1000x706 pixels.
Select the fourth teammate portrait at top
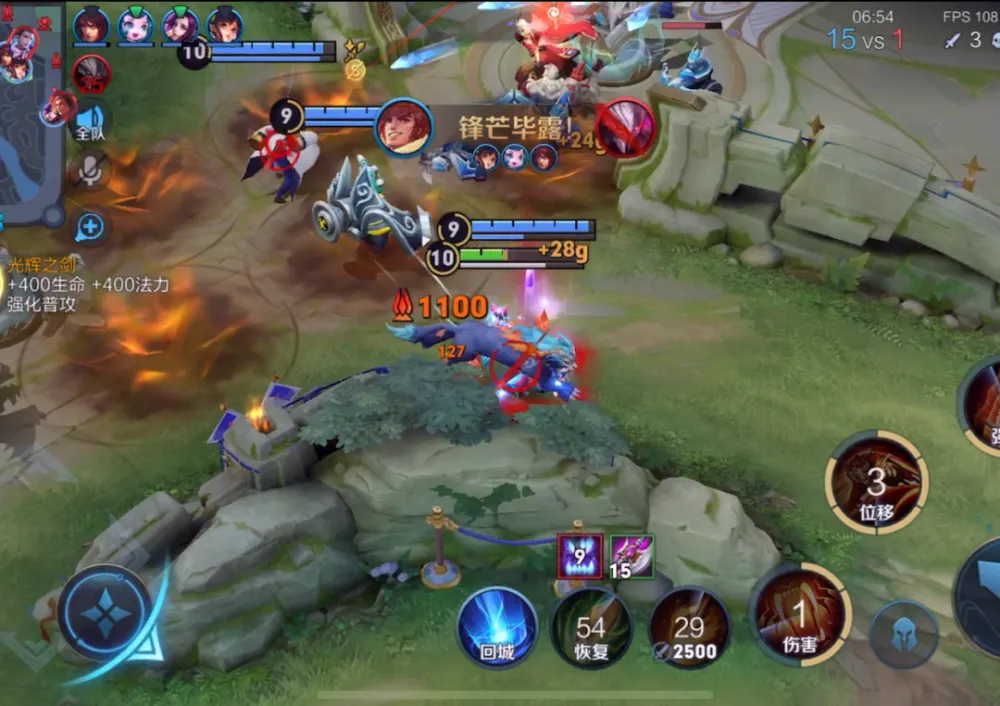coord(225,25)
